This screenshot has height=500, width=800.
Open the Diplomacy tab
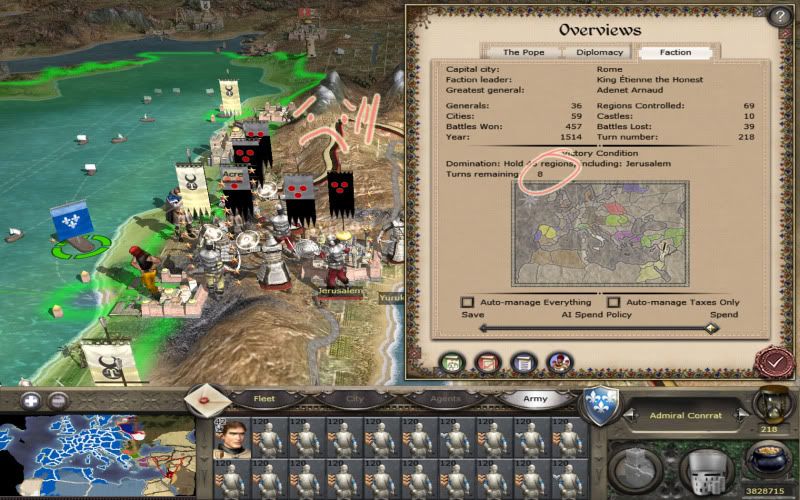coord(599,52)
